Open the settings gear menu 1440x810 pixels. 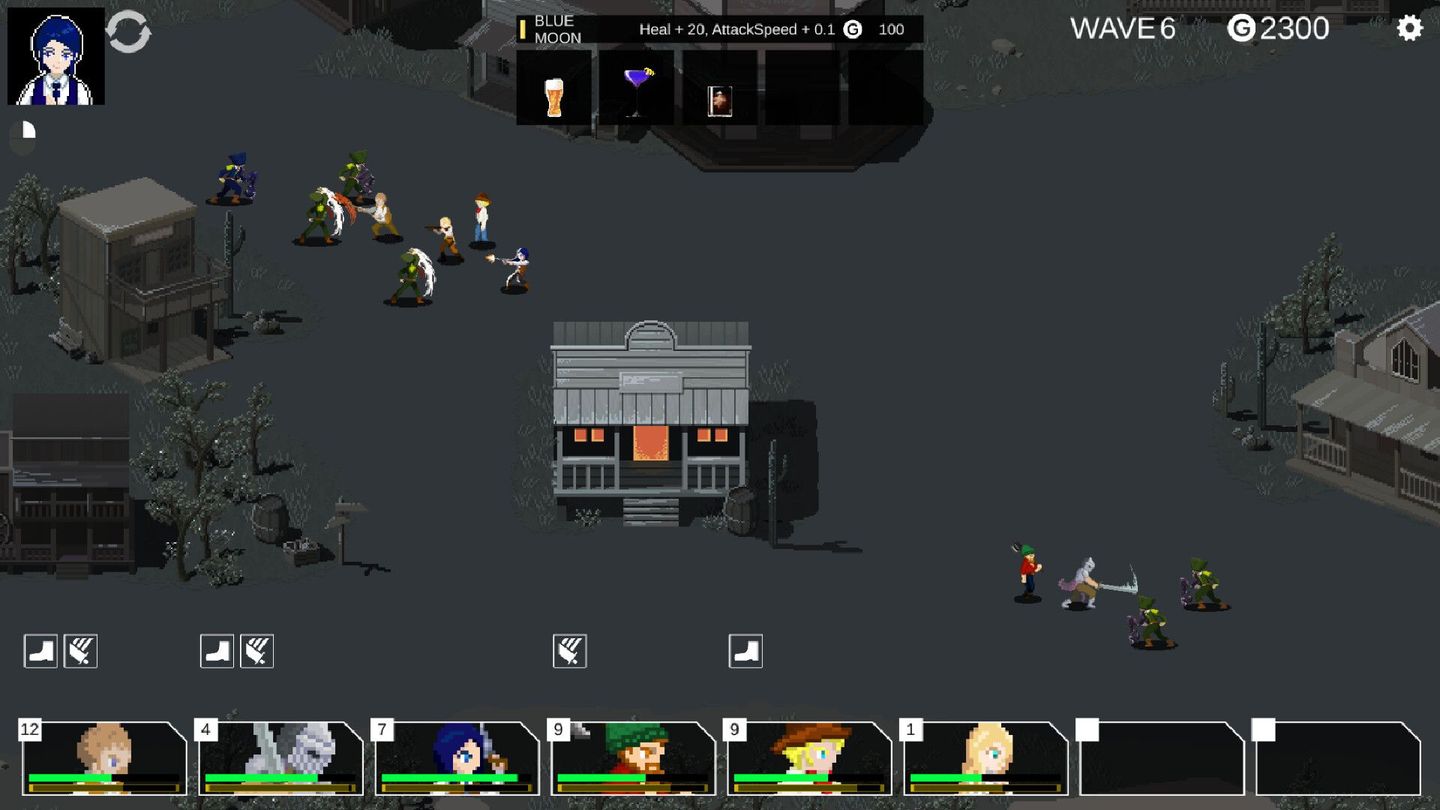pos(1410,28)
